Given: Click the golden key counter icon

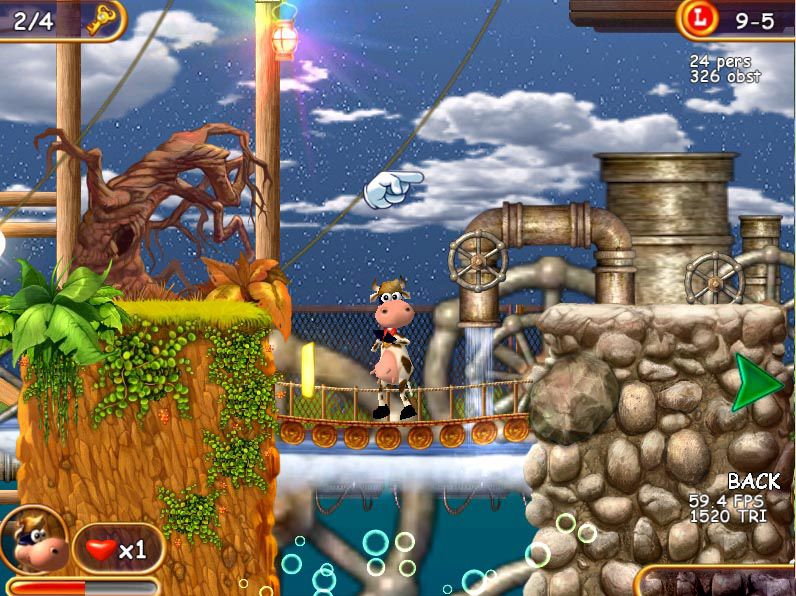Looking at the screenshot, I should [x=100, y=19].
